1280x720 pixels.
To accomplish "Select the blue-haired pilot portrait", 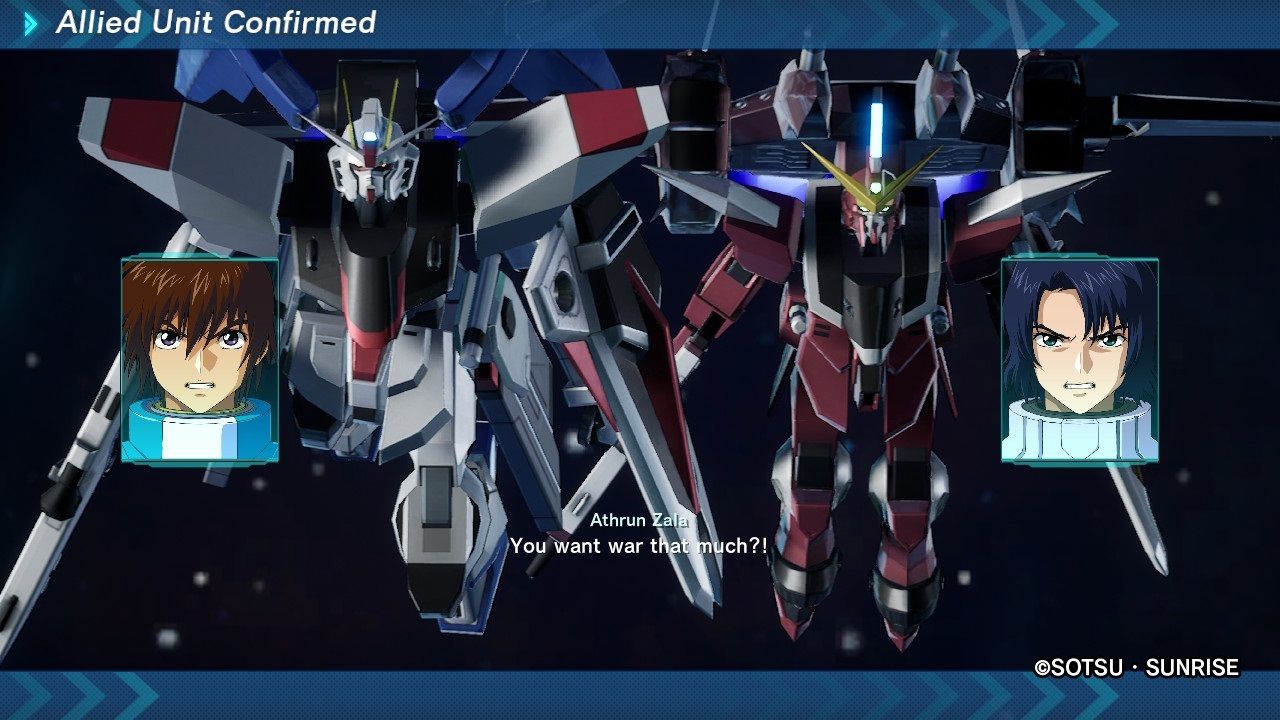I will [x=1079, y=360].
